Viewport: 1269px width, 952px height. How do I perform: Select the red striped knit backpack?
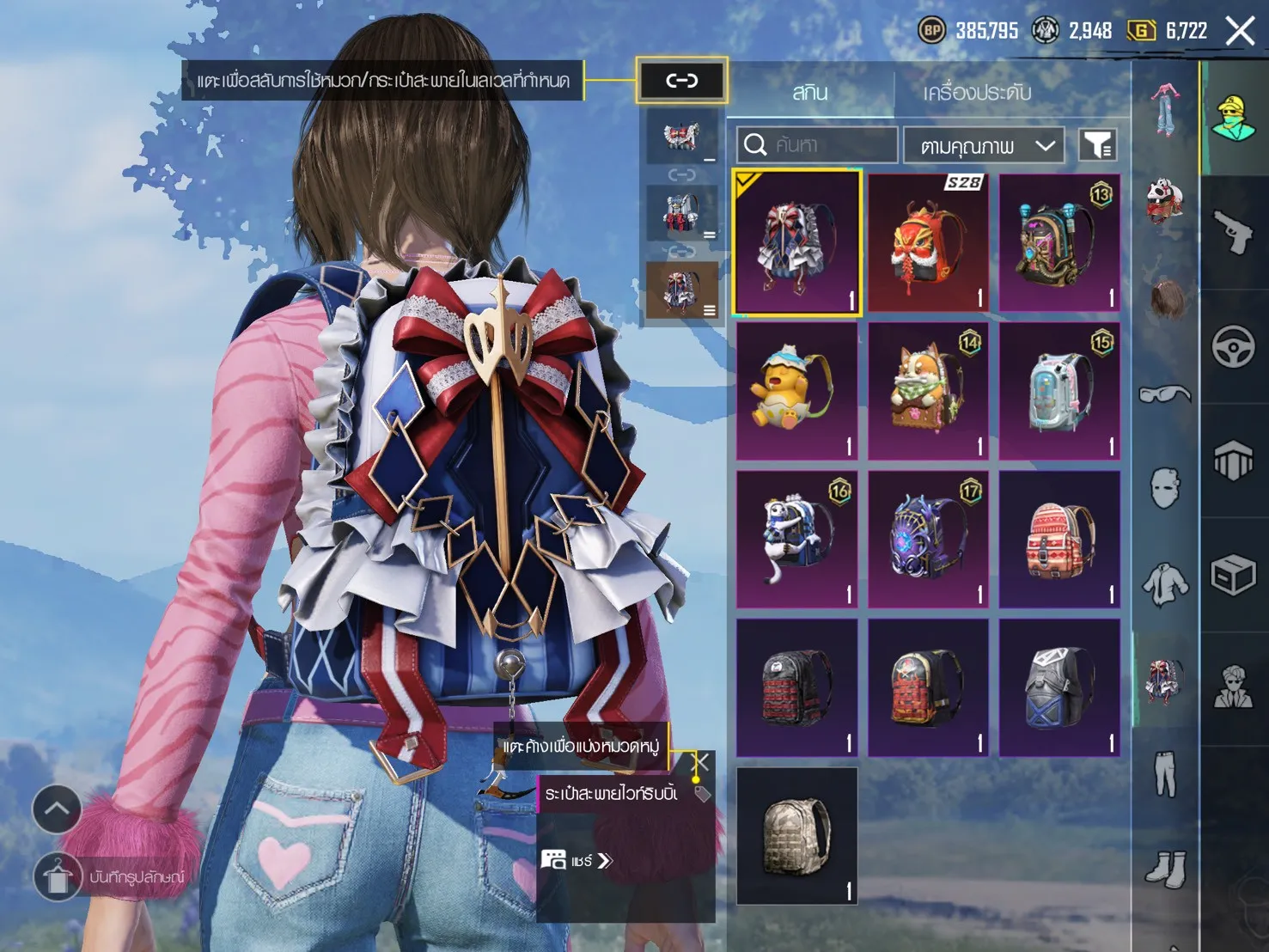point(1060,540)
